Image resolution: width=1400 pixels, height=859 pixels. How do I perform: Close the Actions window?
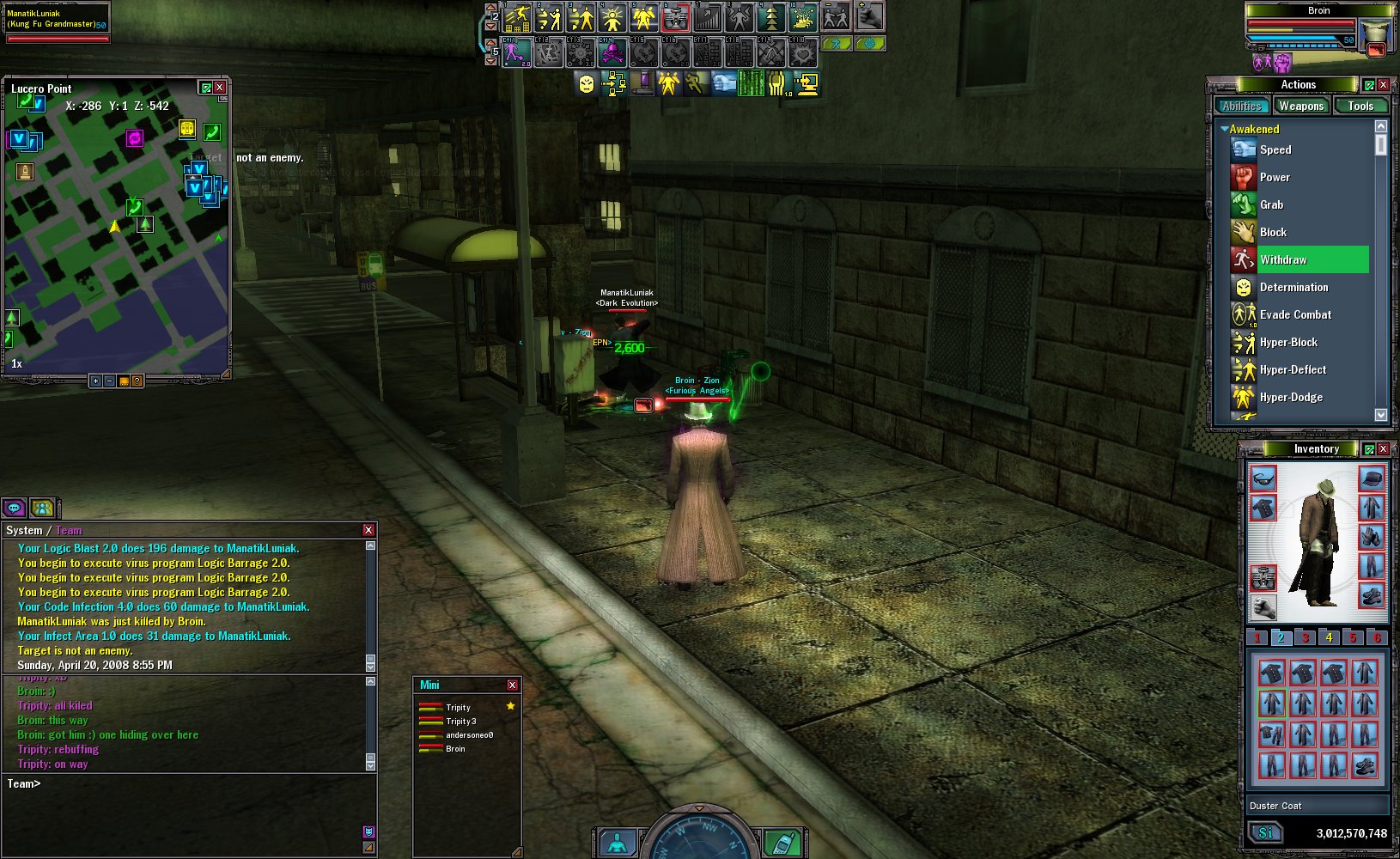[x=1383, y=85]
